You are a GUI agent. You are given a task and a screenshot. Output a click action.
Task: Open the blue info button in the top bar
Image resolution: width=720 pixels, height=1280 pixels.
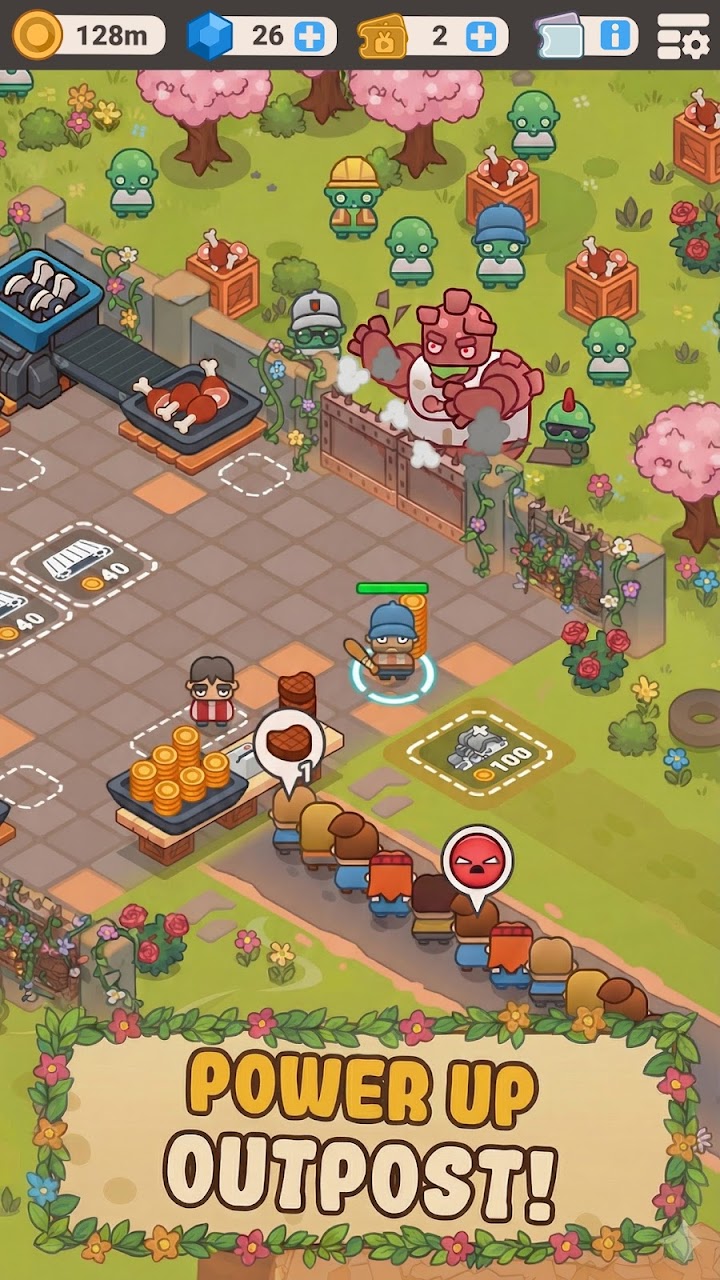point(615,37)
